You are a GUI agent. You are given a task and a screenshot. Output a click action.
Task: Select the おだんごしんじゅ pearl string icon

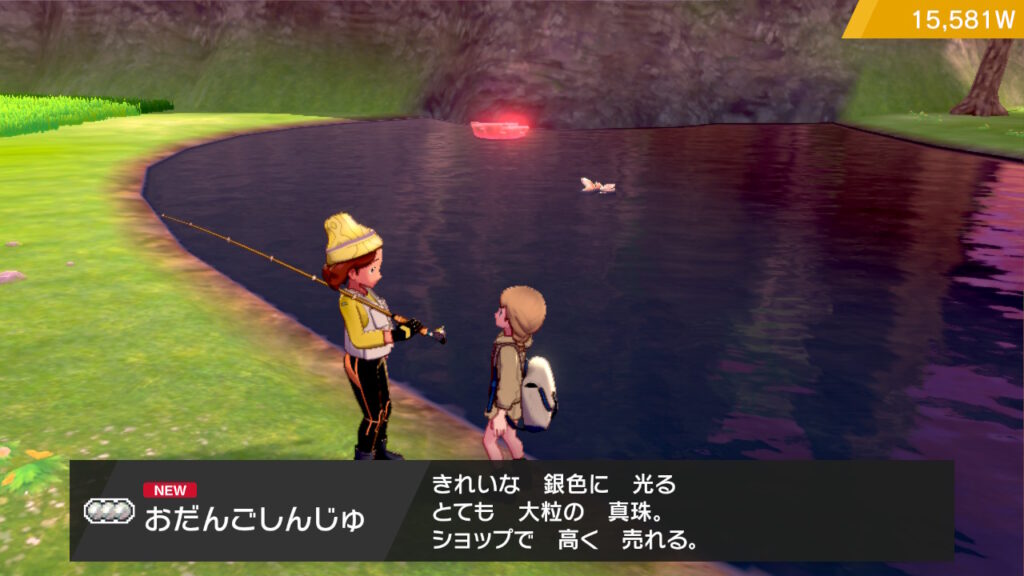click(109, 511)
